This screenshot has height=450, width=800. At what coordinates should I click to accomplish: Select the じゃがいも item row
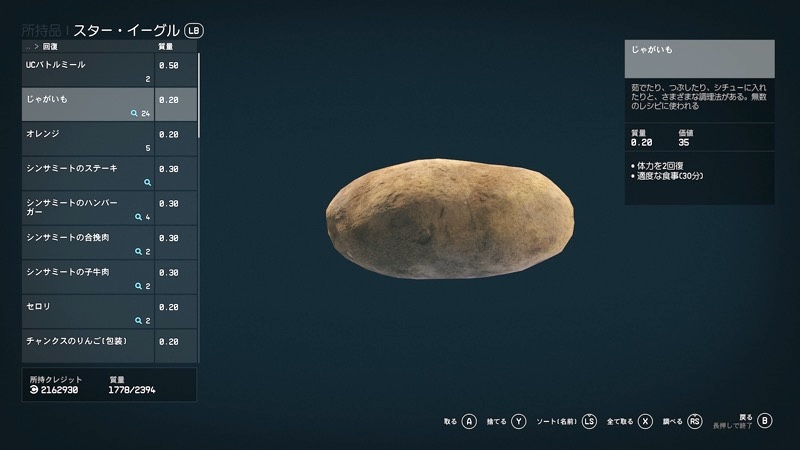(88, 104)
